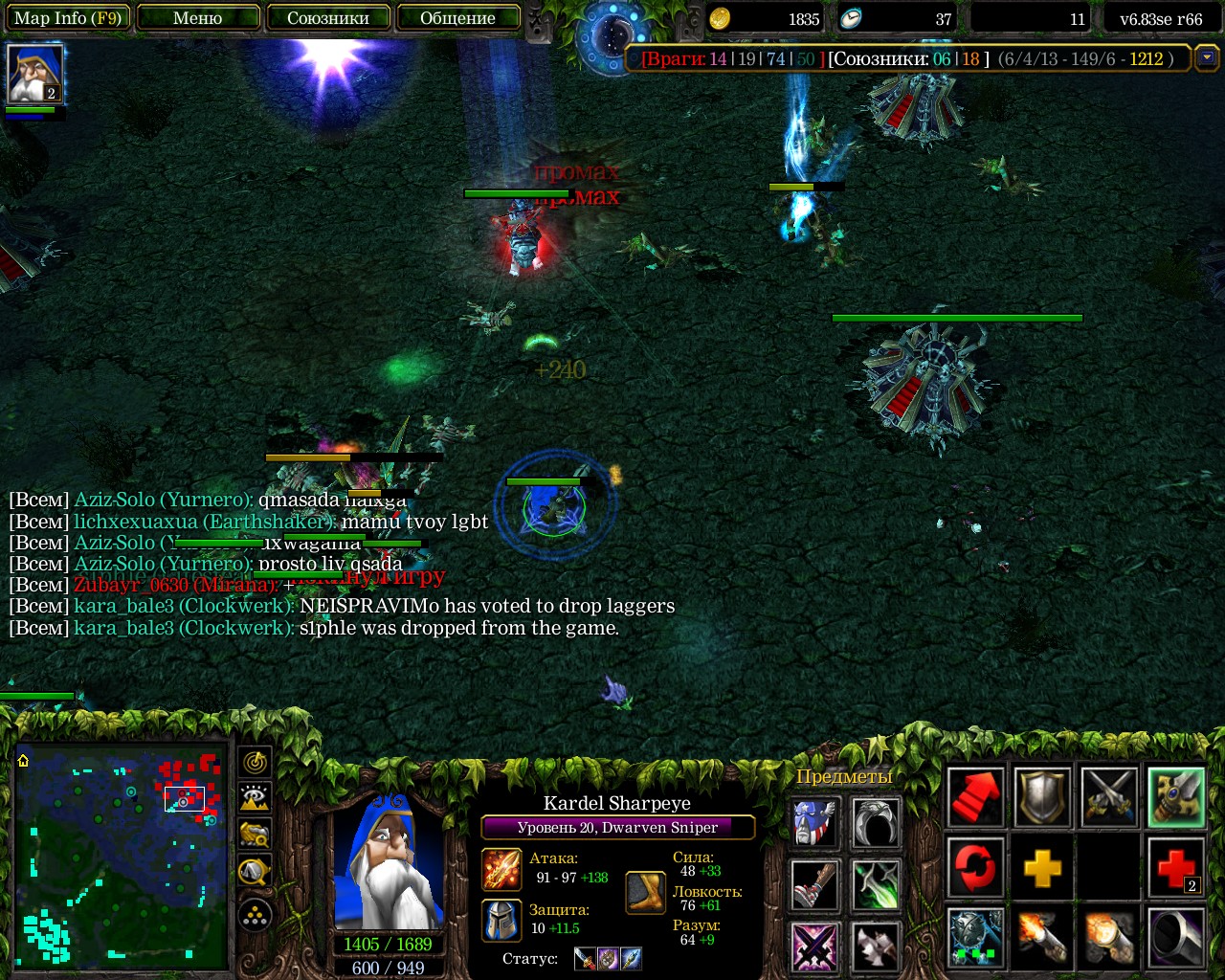Image resolution: width=1225 pixels, height=980 pixels.
Task: Open the Общение chat log
Action: tap(457, 18)
